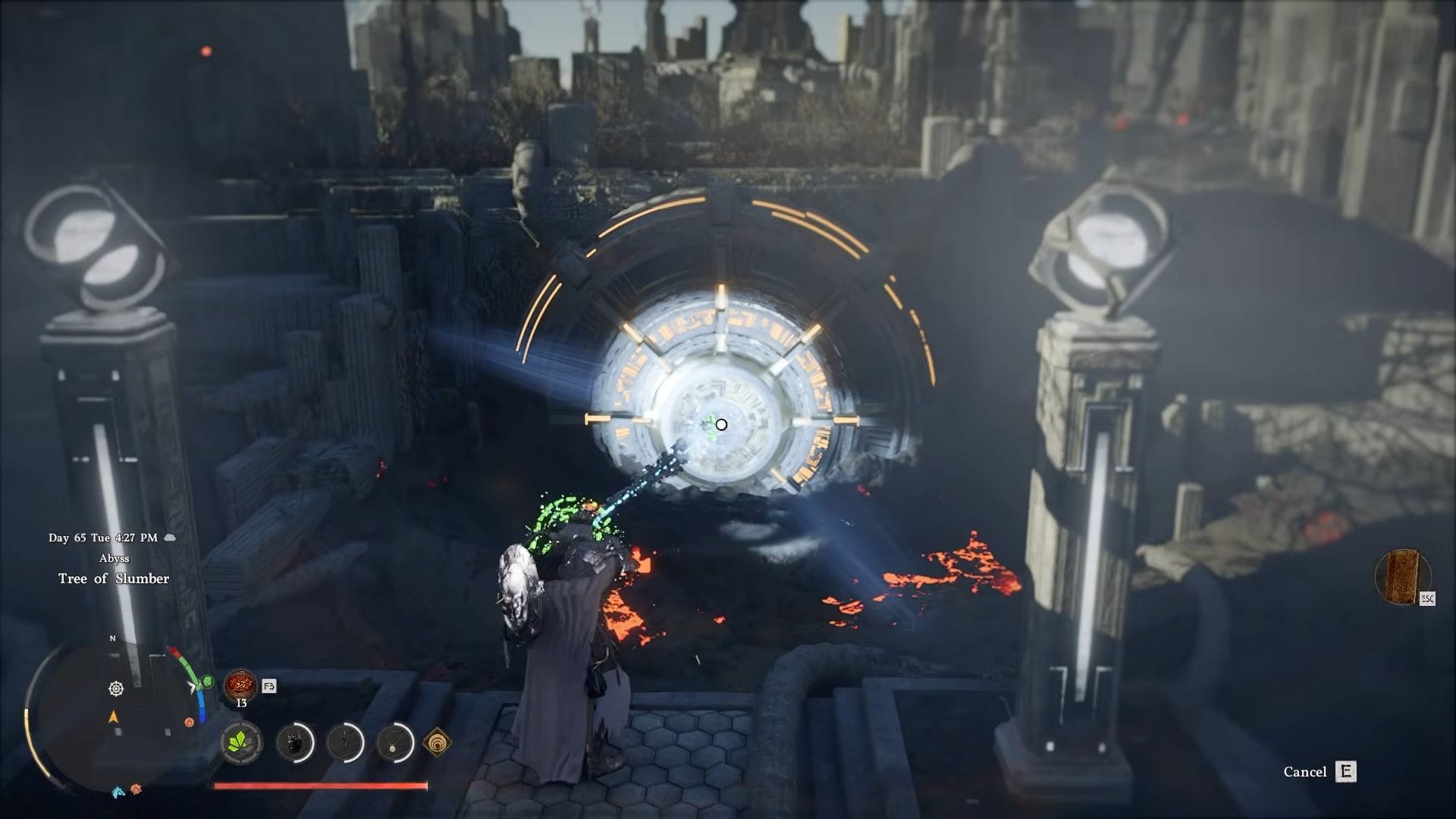Choose the pendant necklace skill slot

point(395,742)
